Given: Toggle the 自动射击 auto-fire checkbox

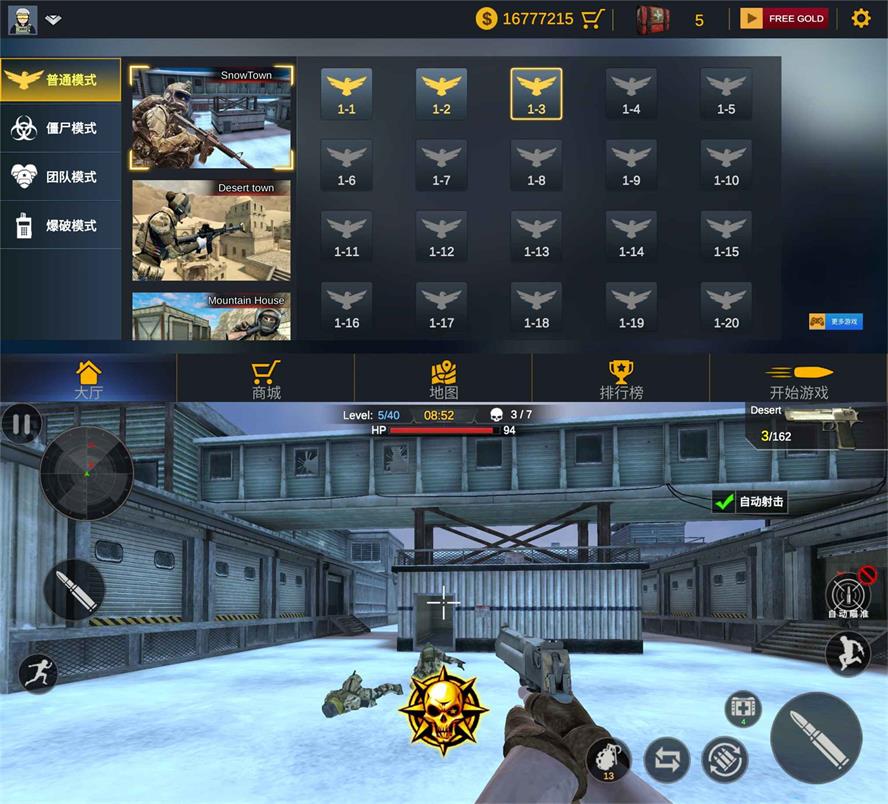Looking at the screenshot, I should 724,502.
